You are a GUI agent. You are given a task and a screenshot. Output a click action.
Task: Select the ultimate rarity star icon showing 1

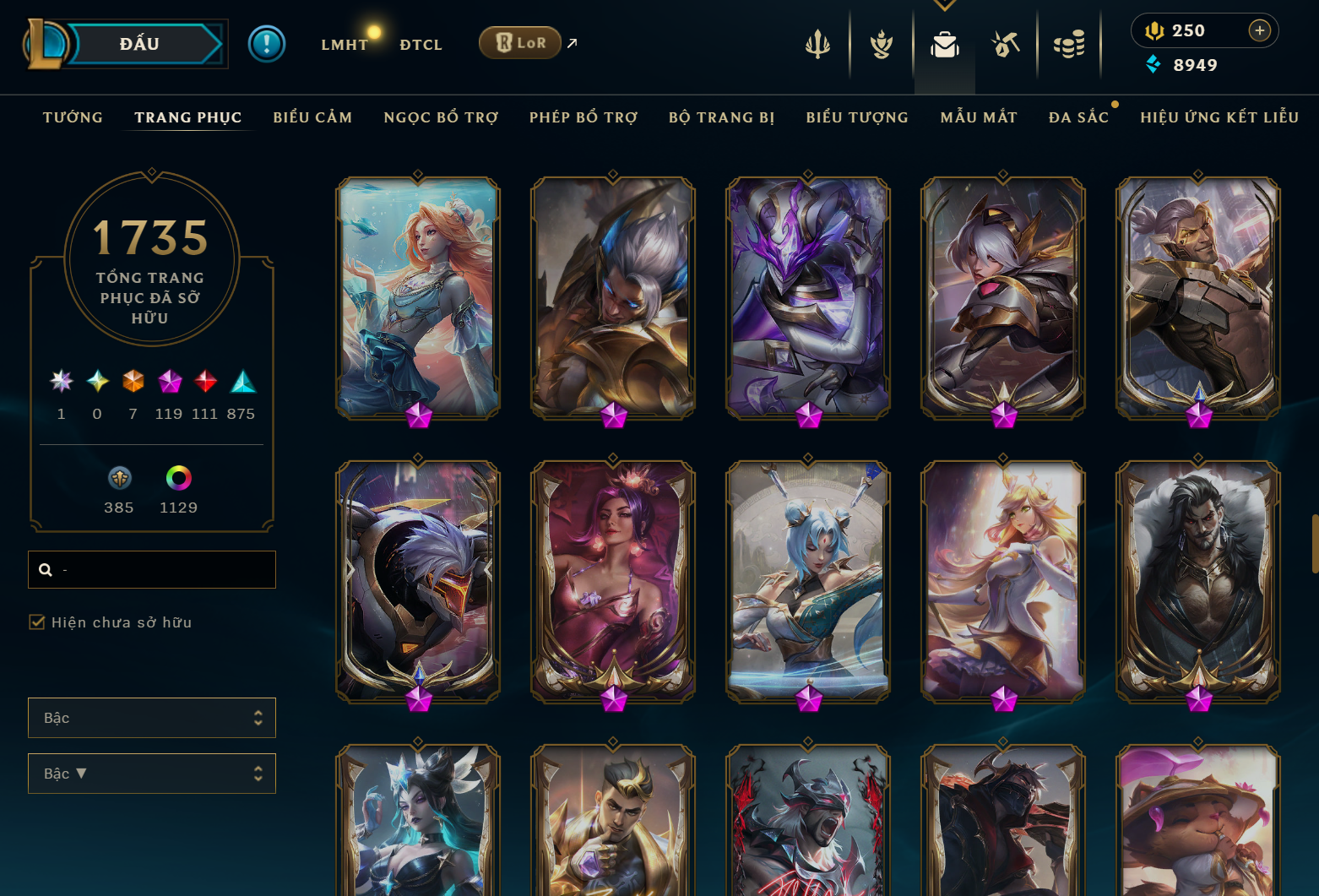[60, 381]
